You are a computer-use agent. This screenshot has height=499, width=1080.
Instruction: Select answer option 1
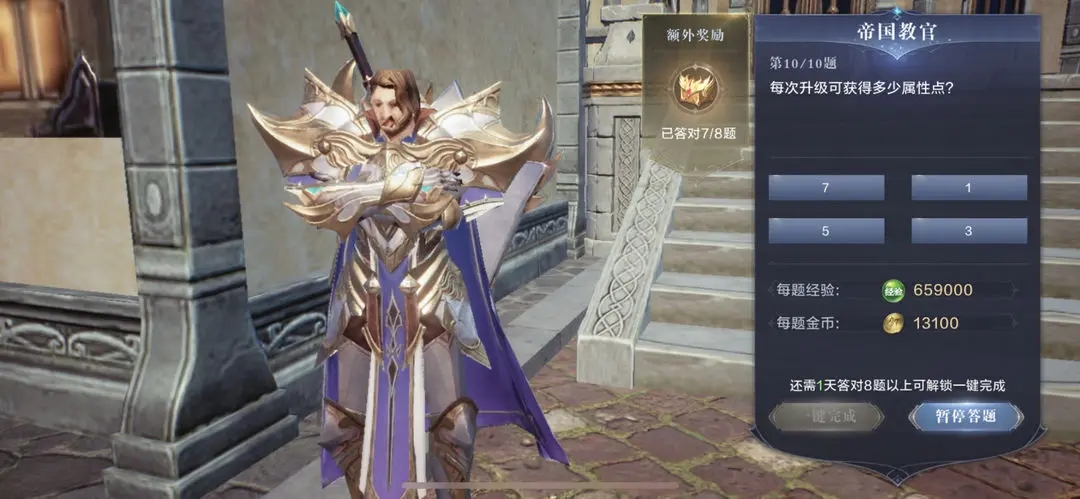pyautogui.click(x=969, y=187)
